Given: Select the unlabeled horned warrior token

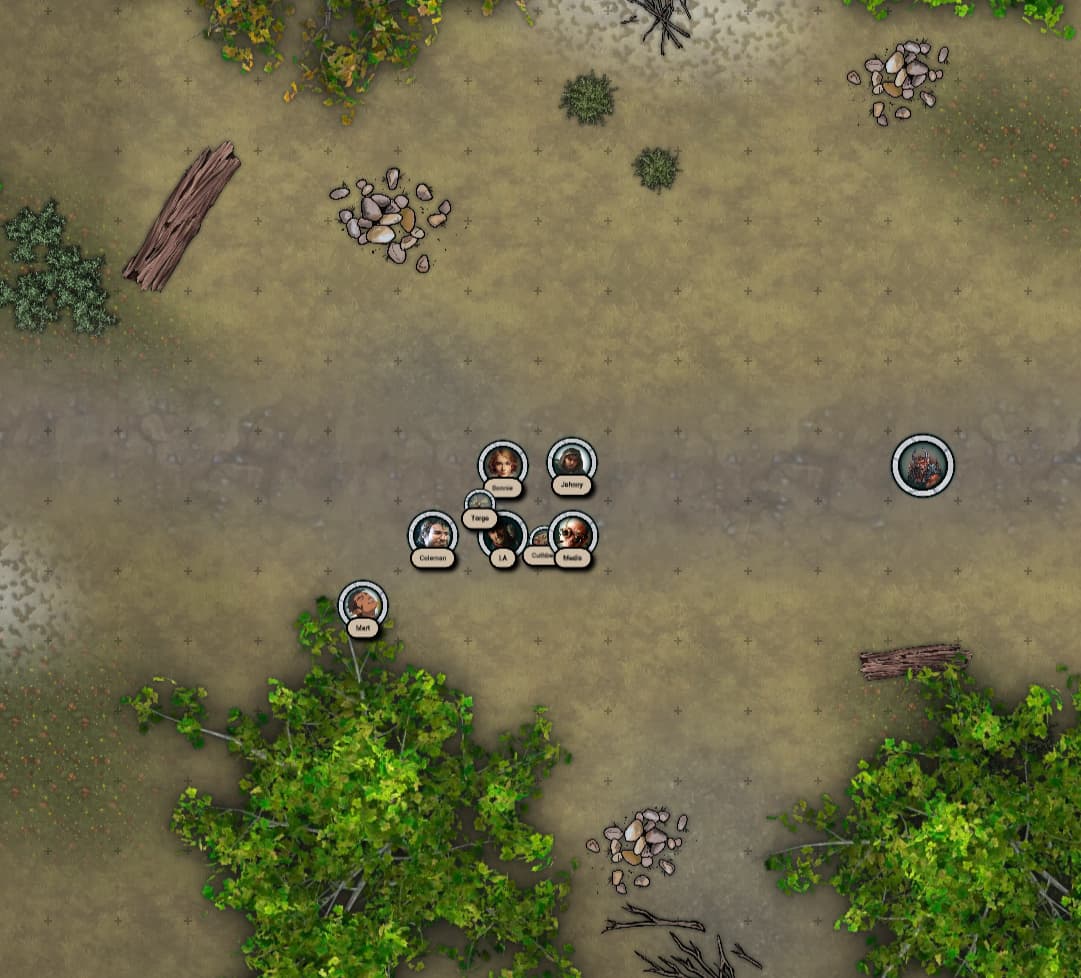Looking at the screenshot, I should pyautogui.click(x=922, y=465).
